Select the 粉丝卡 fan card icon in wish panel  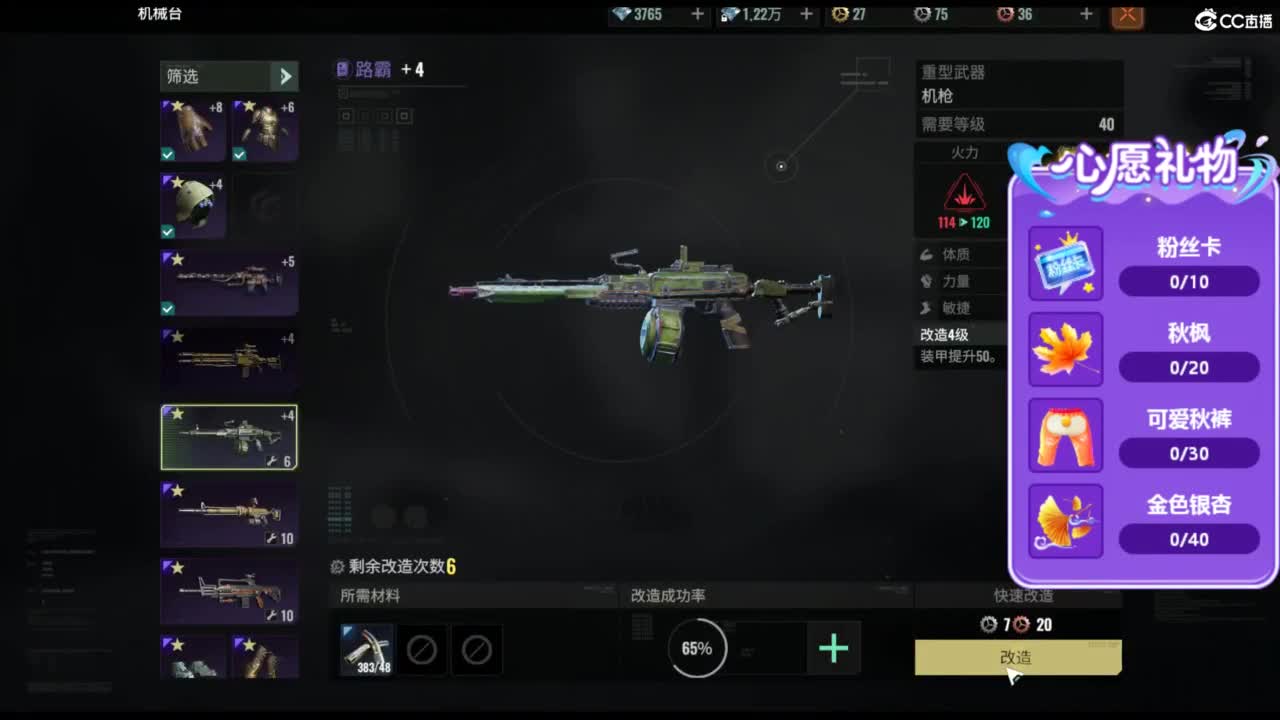(1065, 263)
